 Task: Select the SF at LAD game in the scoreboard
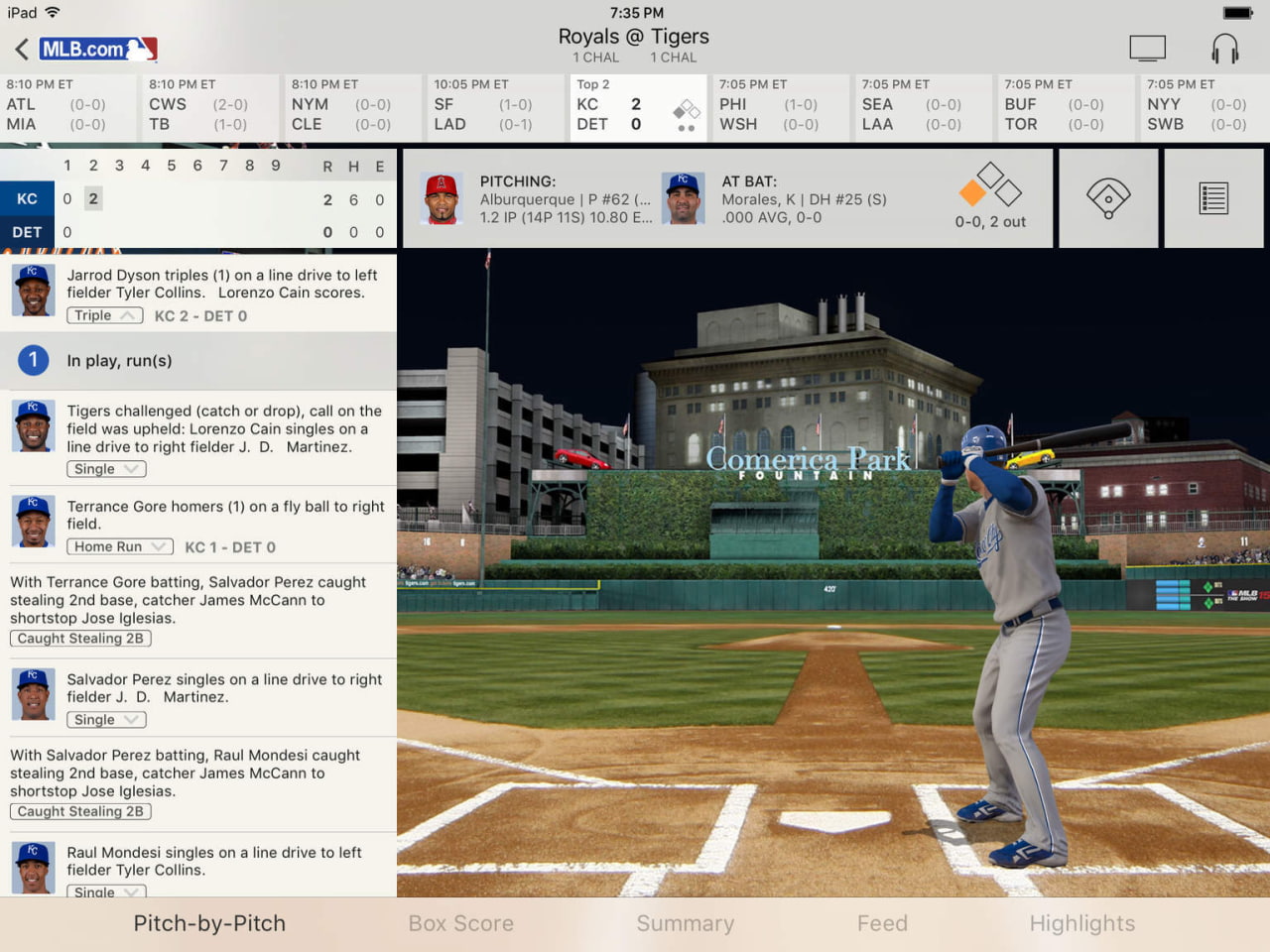pos(493,107)
